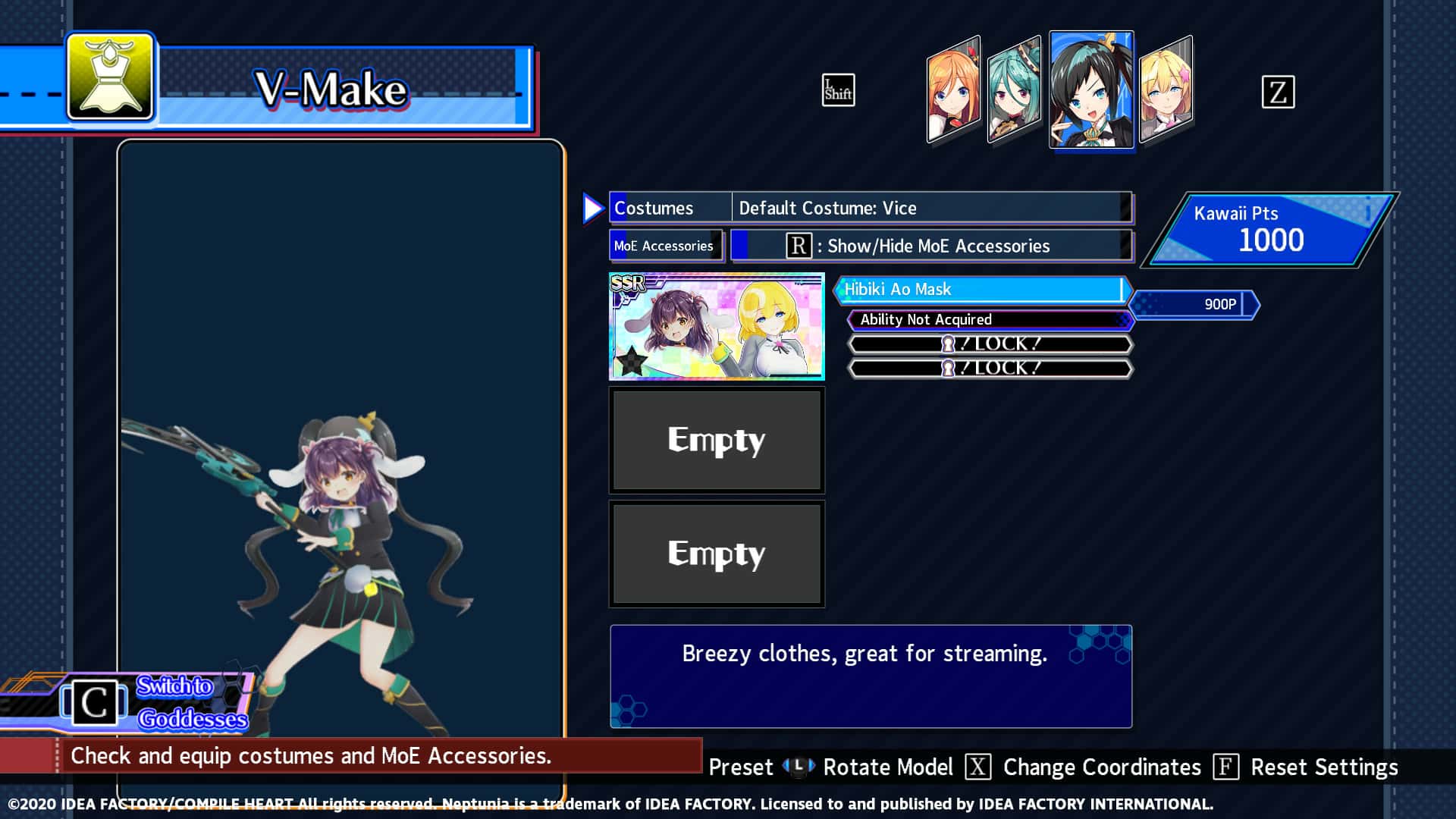The height and width of the screenshot is (819, 1456).
Task: Expand the Hibiki Ao Mask entry
Action: 982,290
